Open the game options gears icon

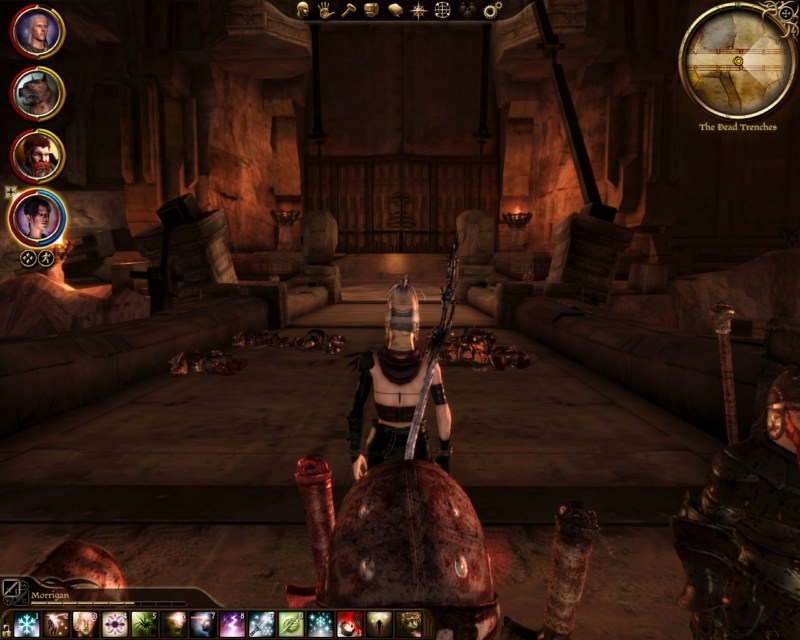pyautogui.click(x=492, y=10)
